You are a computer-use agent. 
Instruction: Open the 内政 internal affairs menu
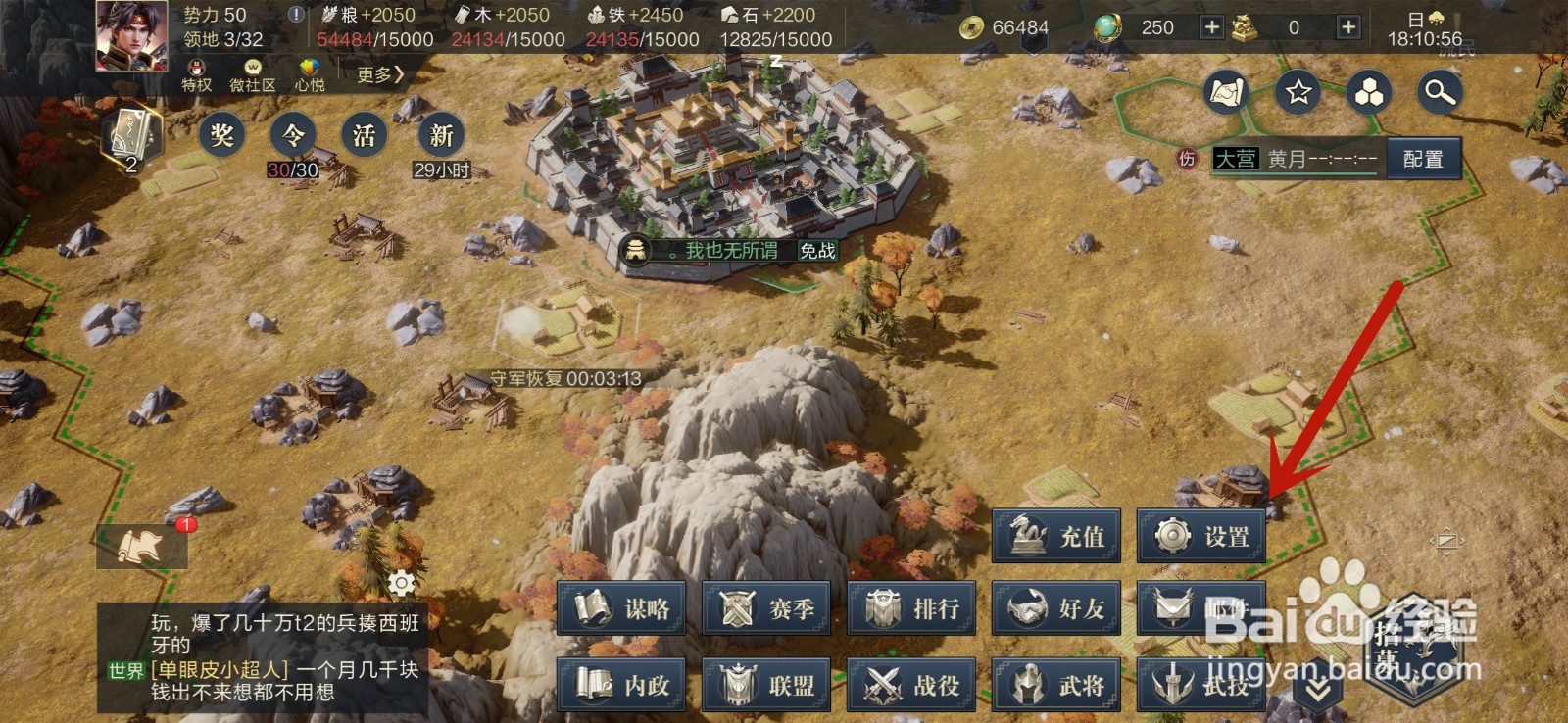coord(621,685)
